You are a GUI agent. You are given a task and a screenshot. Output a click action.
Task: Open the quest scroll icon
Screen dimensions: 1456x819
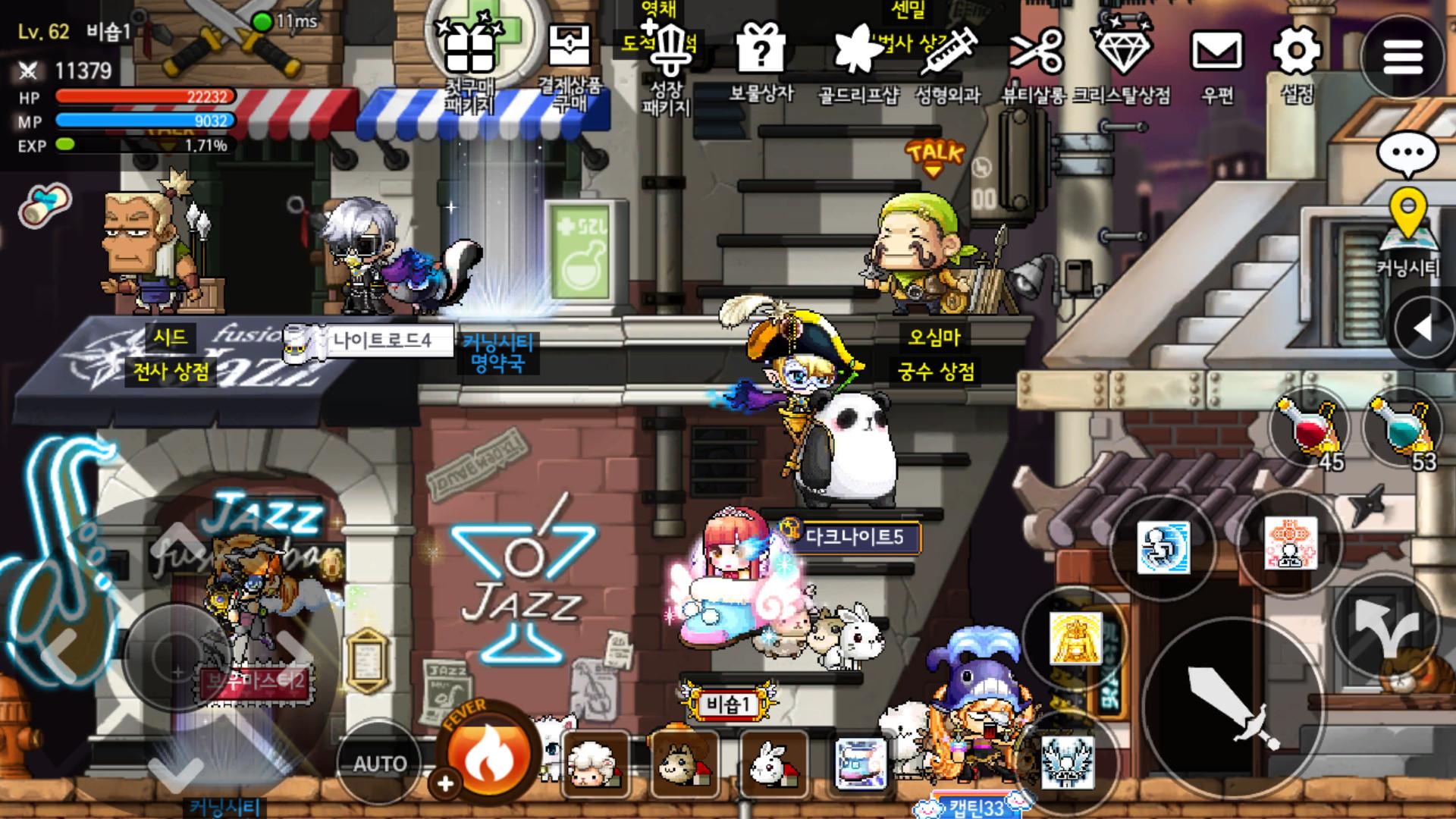[45, 206]
